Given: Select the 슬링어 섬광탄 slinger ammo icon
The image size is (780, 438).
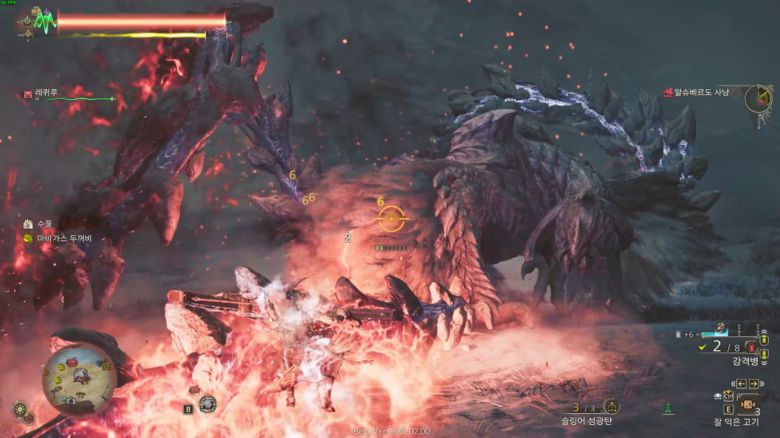Looking at the screenshot, I should pyautogui.click(x=611, y=406).
